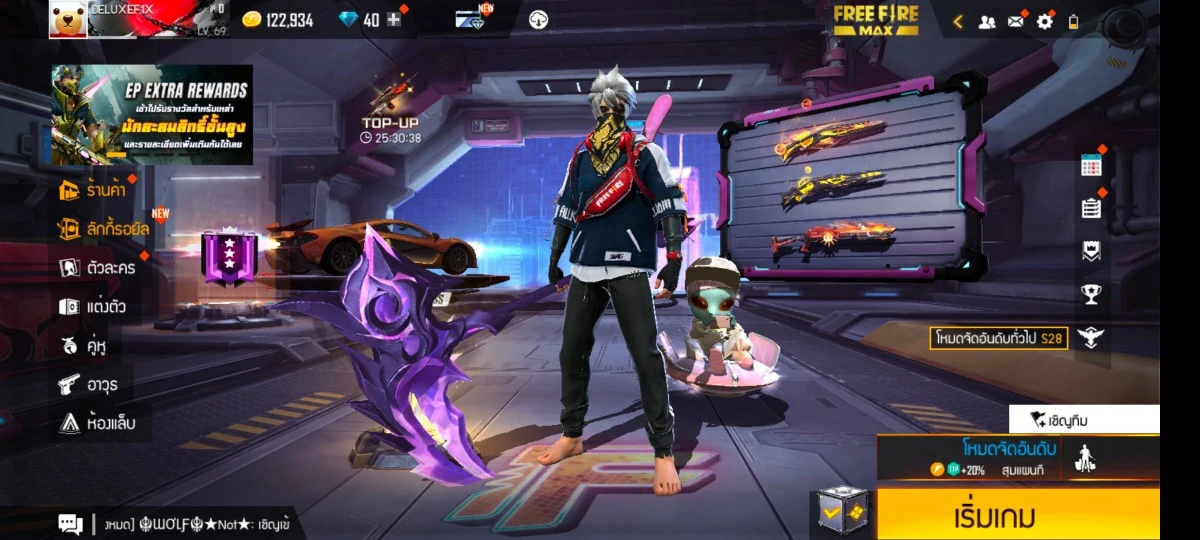Invite teammates with the เชิญทีม button
1200x540 pixels.
pyautogui.click(x=1084, y=420)
